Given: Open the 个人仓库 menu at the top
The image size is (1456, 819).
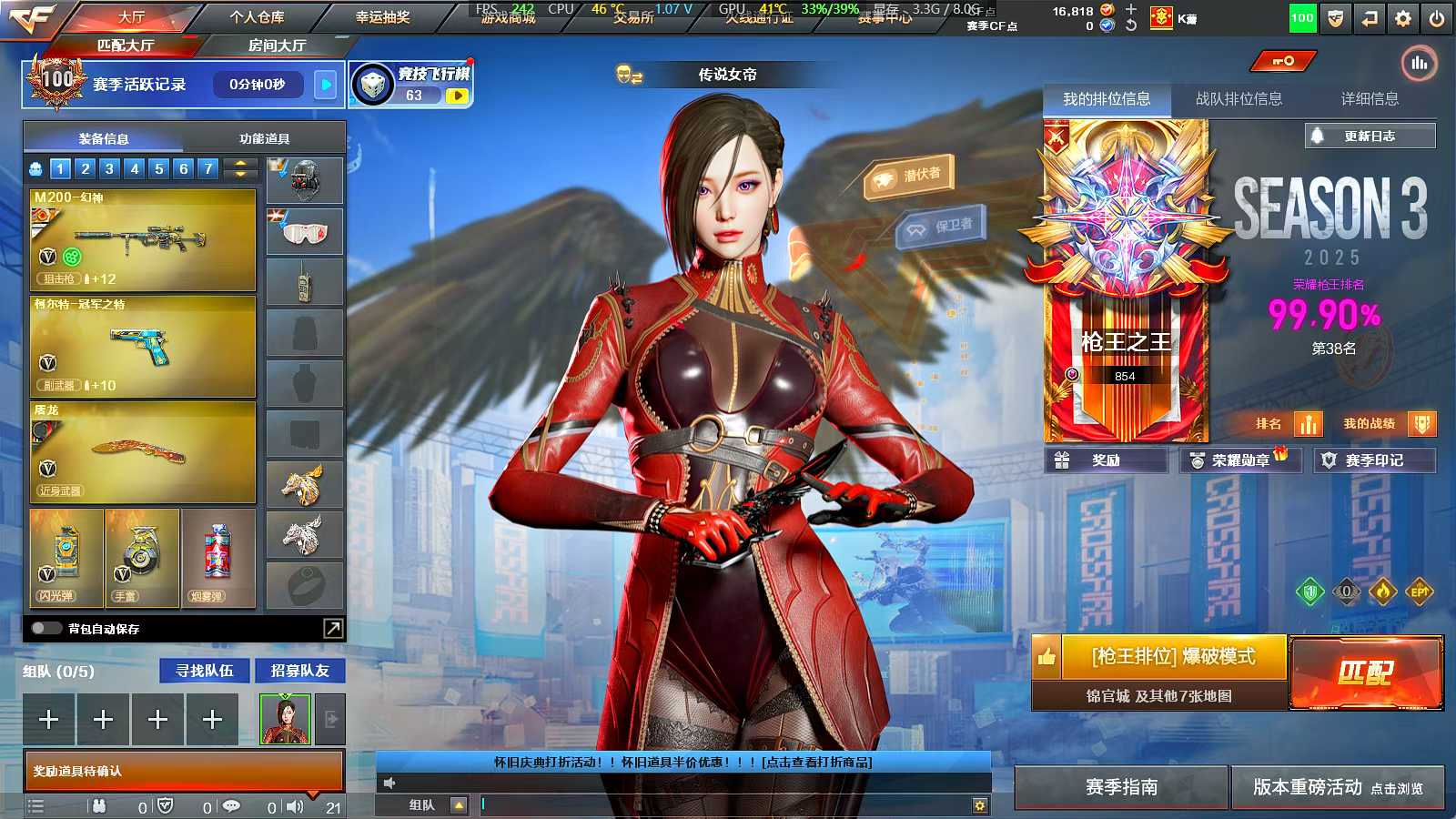Looking at the screenshot, I should pos(258,15).
